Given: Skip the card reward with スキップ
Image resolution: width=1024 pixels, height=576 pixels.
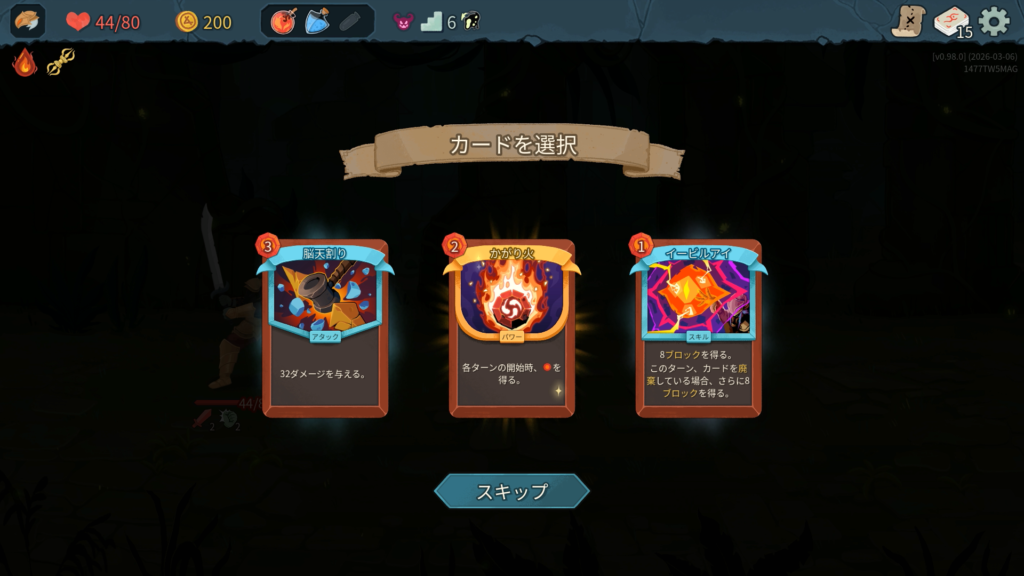Looking at the screenshot, I should 511,491.
